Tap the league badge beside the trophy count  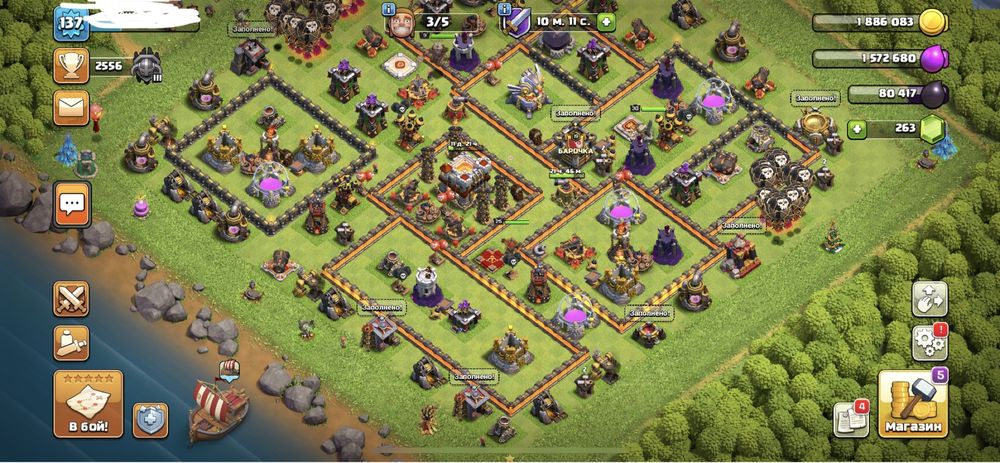(143, 66)
